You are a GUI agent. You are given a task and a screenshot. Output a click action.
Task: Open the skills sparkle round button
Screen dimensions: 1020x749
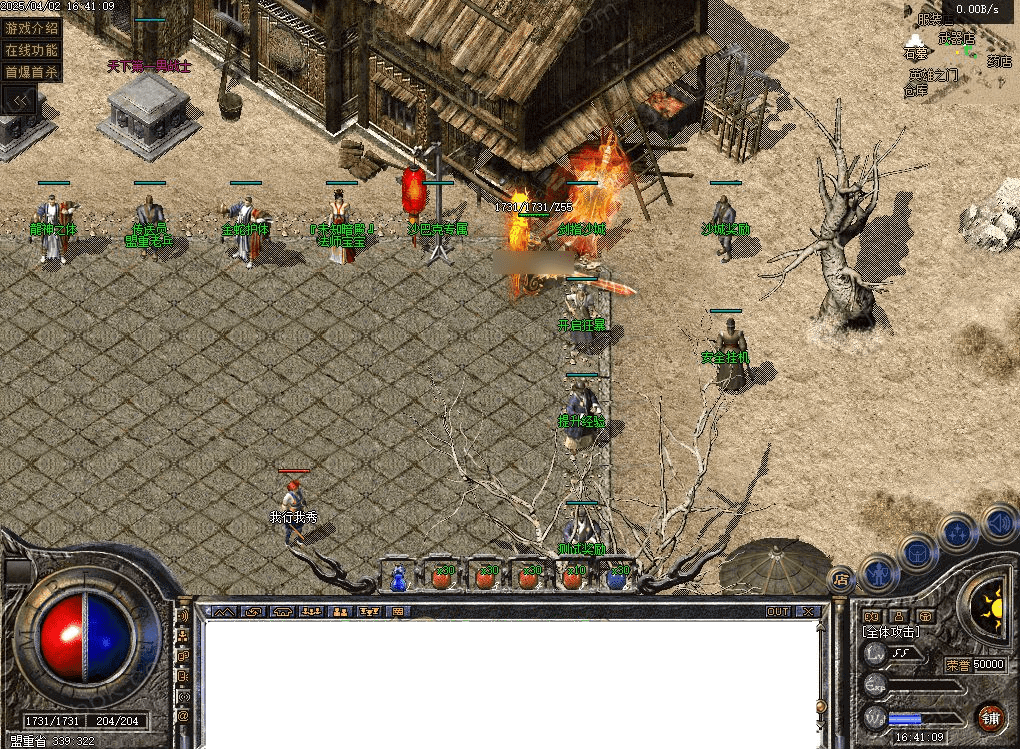pos(959,533)
